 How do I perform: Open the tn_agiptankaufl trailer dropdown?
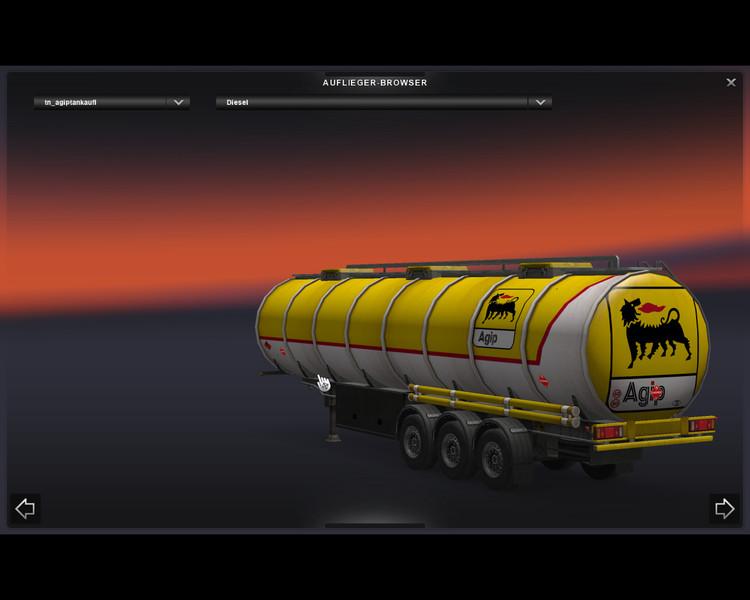point(178,102)
